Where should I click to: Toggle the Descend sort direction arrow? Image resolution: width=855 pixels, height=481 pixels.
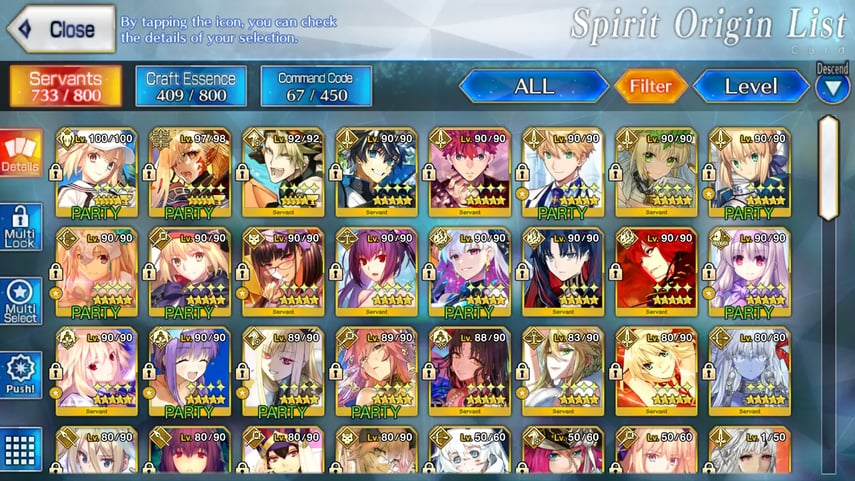tap(832, 86)
